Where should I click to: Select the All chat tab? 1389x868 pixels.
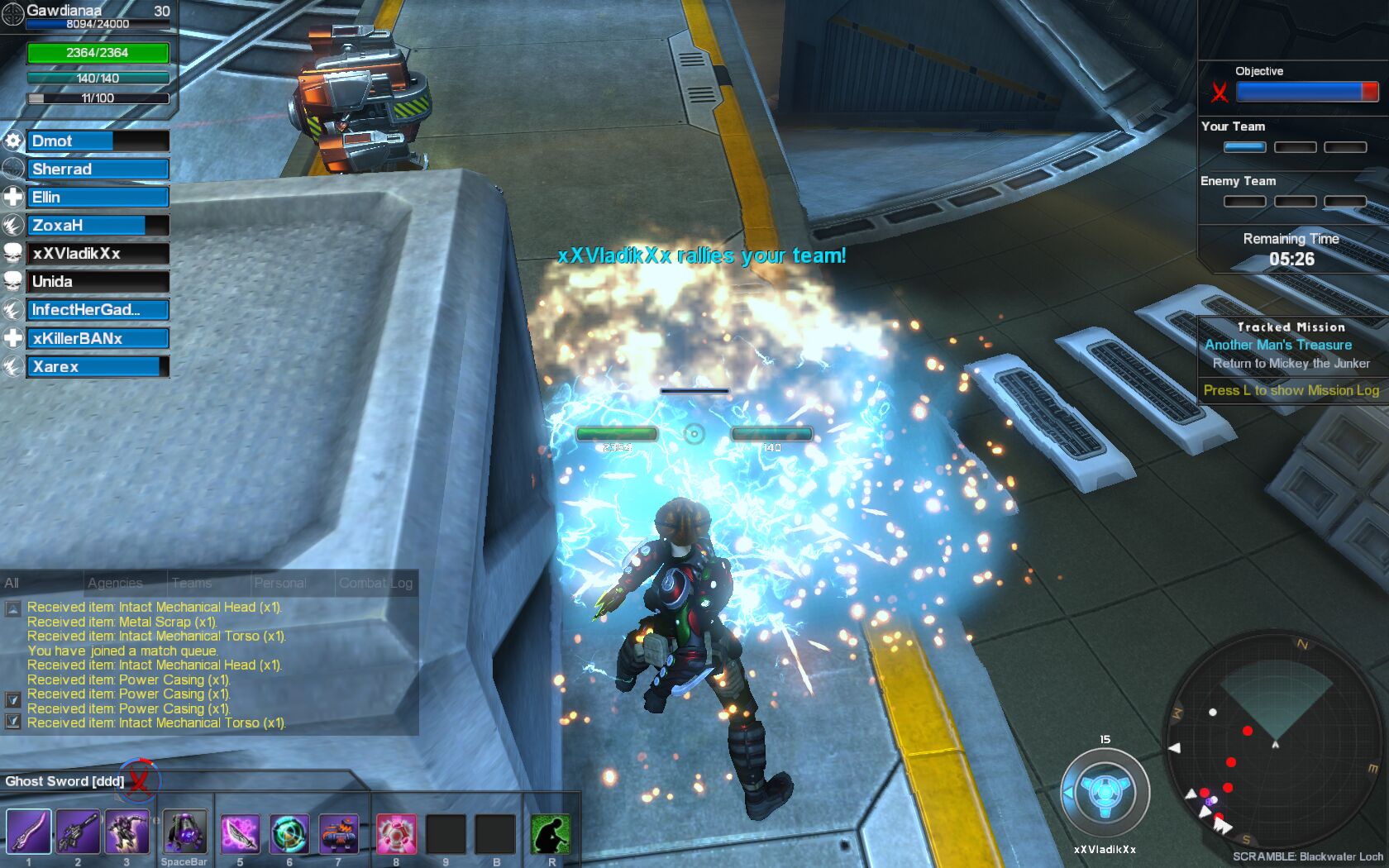(12, 583)
